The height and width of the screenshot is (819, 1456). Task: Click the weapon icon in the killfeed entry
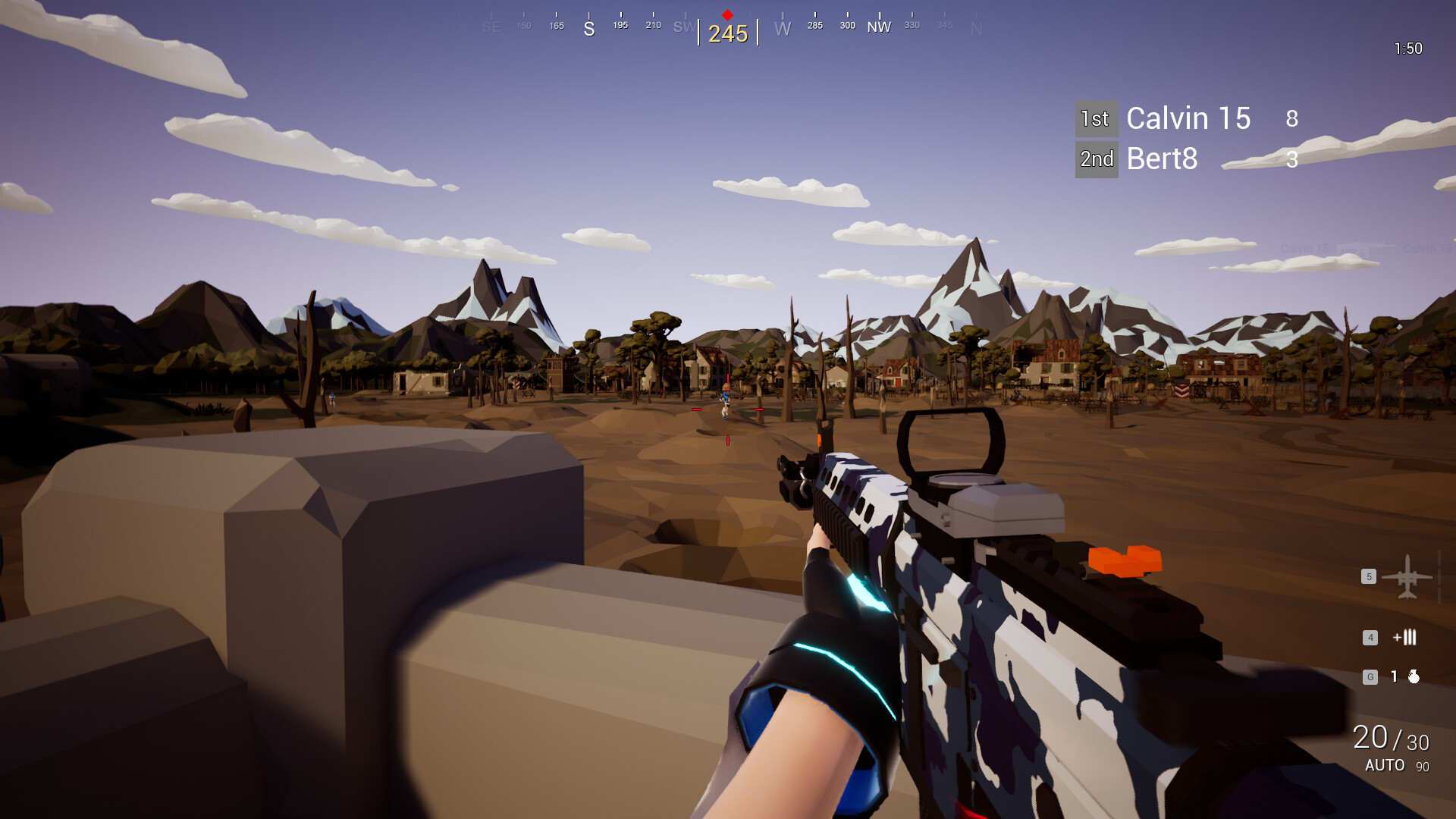(x=1362, y=247)
